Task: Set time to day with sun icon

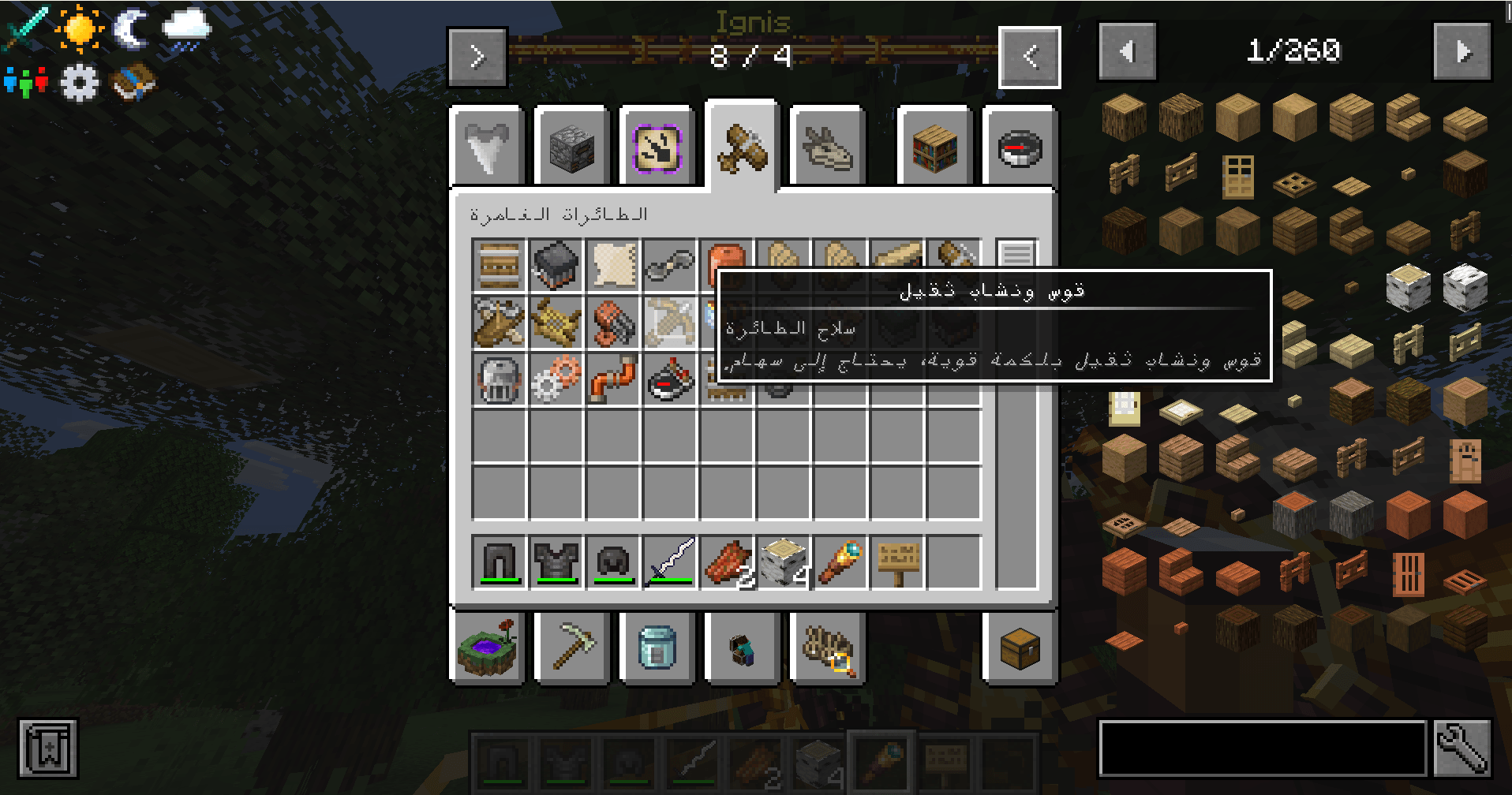Action: [x=80, y=28]
